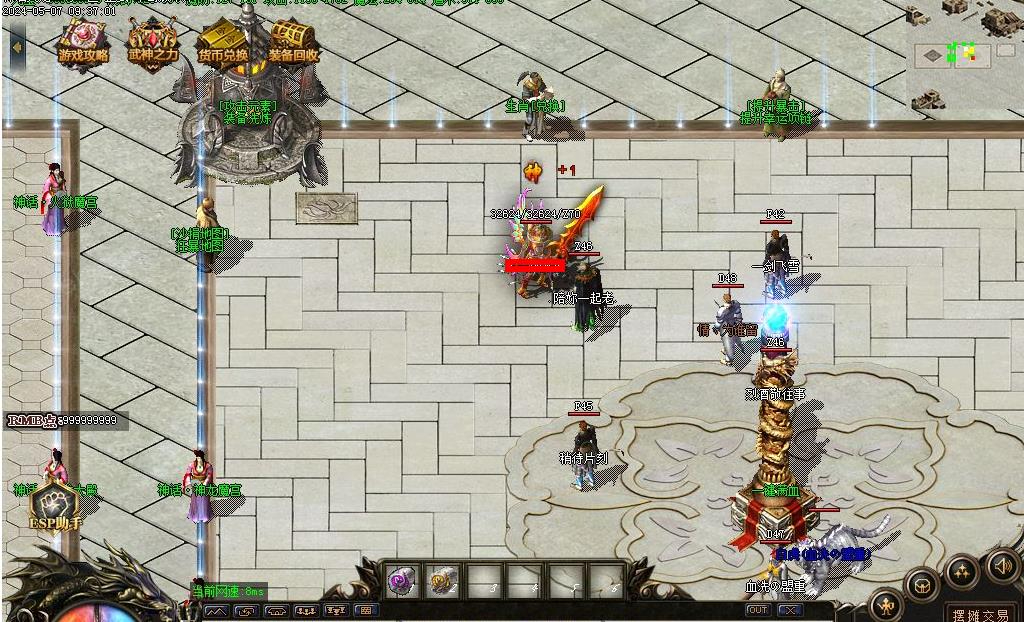Click the round three-dot group button
The width and height of the screenshot is (1024, 622).
pyautogui.click(x=962, y=571)
